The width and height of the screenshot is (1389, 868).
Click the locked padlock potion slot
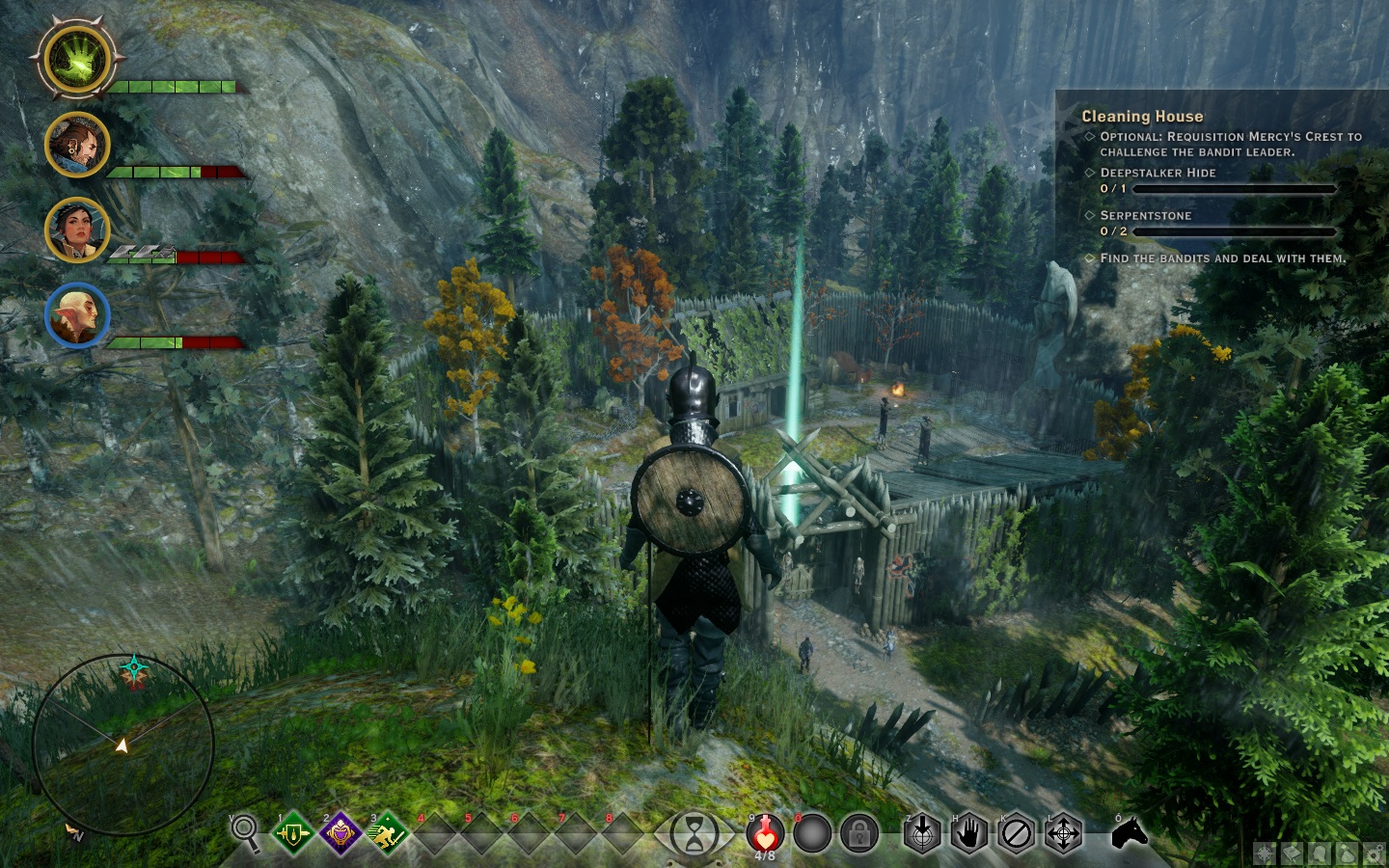coord(858,833)
